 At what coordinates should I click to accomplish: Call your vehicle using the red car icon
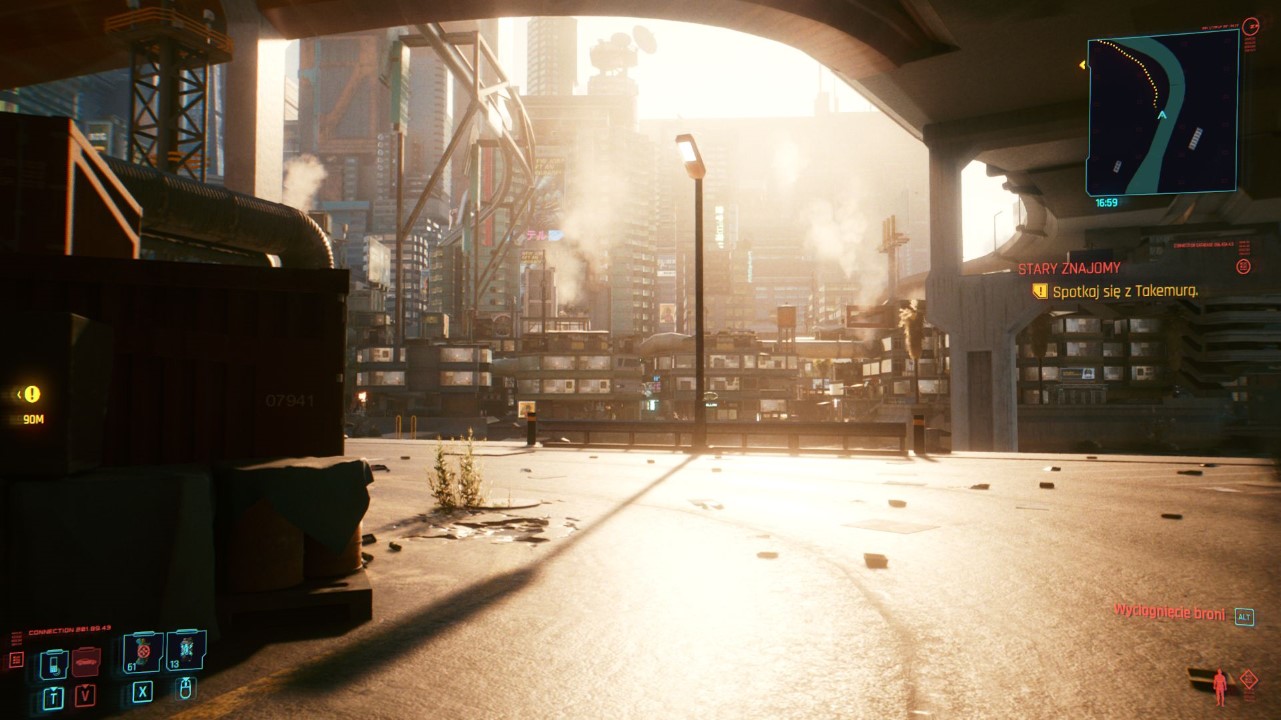coord(86,662)
